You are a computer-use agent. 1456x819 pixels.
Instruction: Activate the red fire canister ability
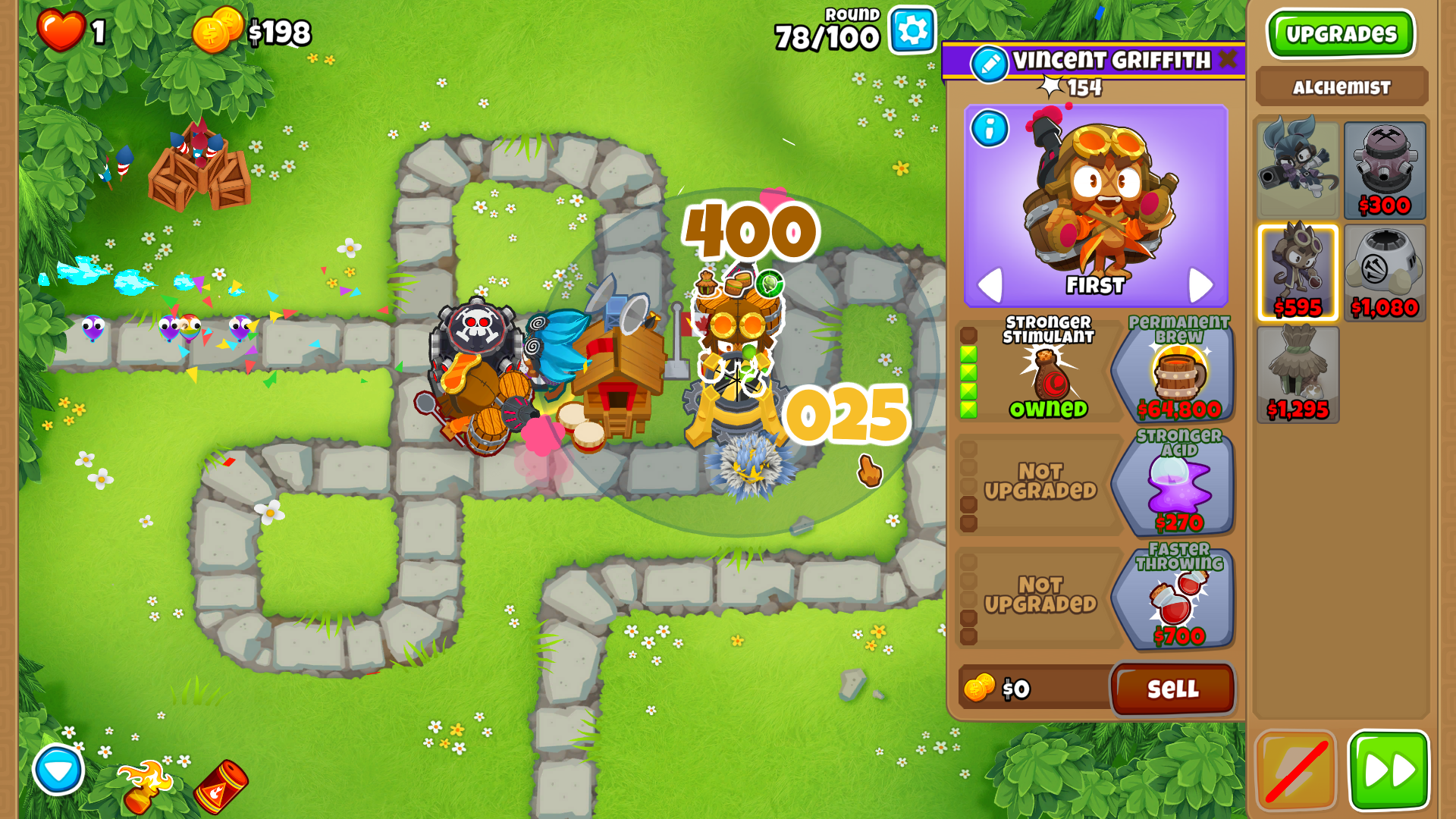[x=221, y=787]
